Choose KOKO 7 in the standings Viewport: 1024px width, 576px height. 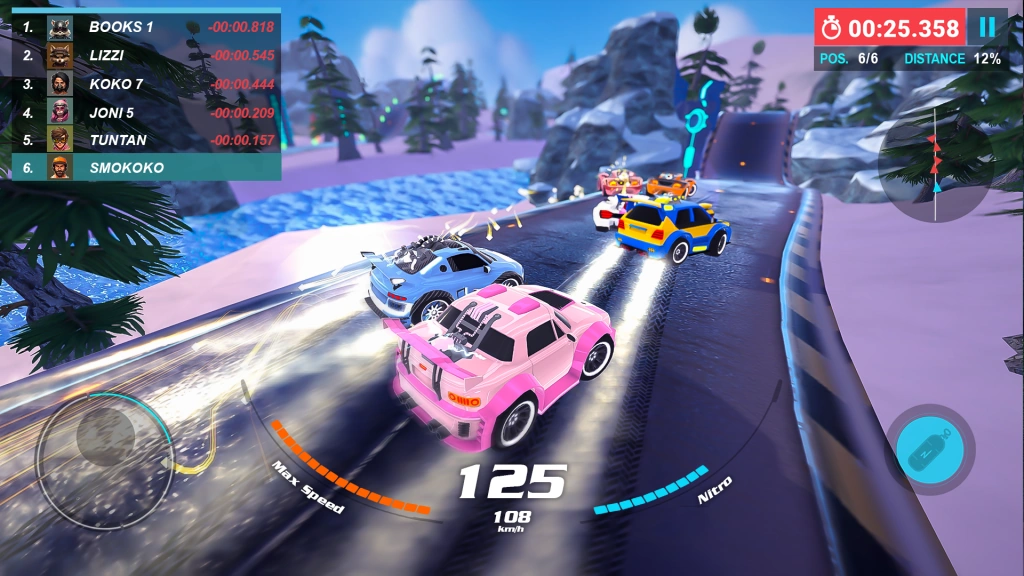tap(146, 83)
